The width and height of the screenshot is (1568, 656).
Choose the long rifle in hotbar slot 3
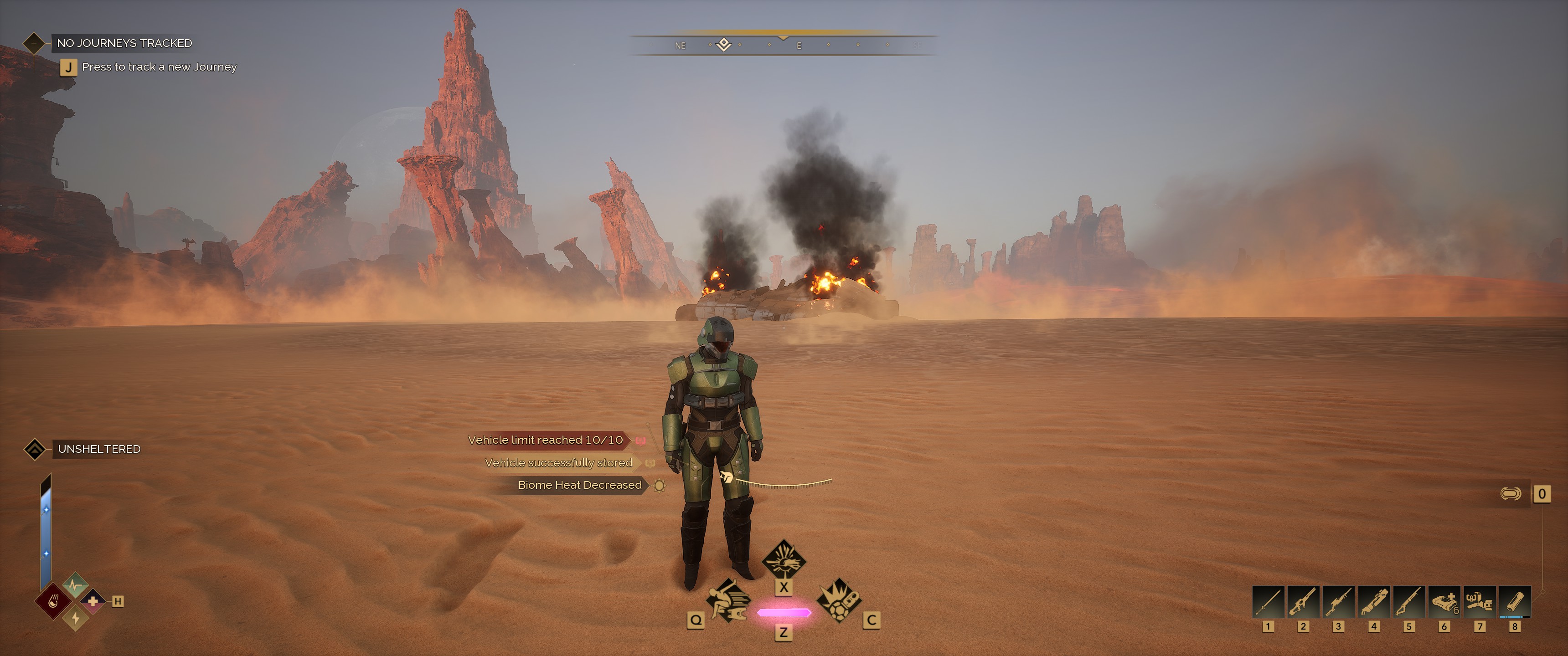[x=1339, y=602]
